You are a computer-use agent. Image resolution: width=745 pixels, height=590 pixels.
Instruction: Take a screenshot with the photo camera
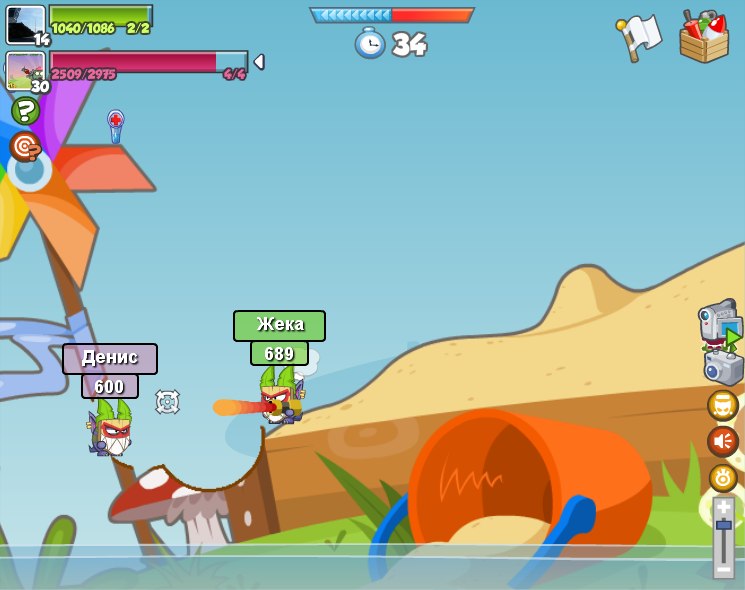(722, 367)
